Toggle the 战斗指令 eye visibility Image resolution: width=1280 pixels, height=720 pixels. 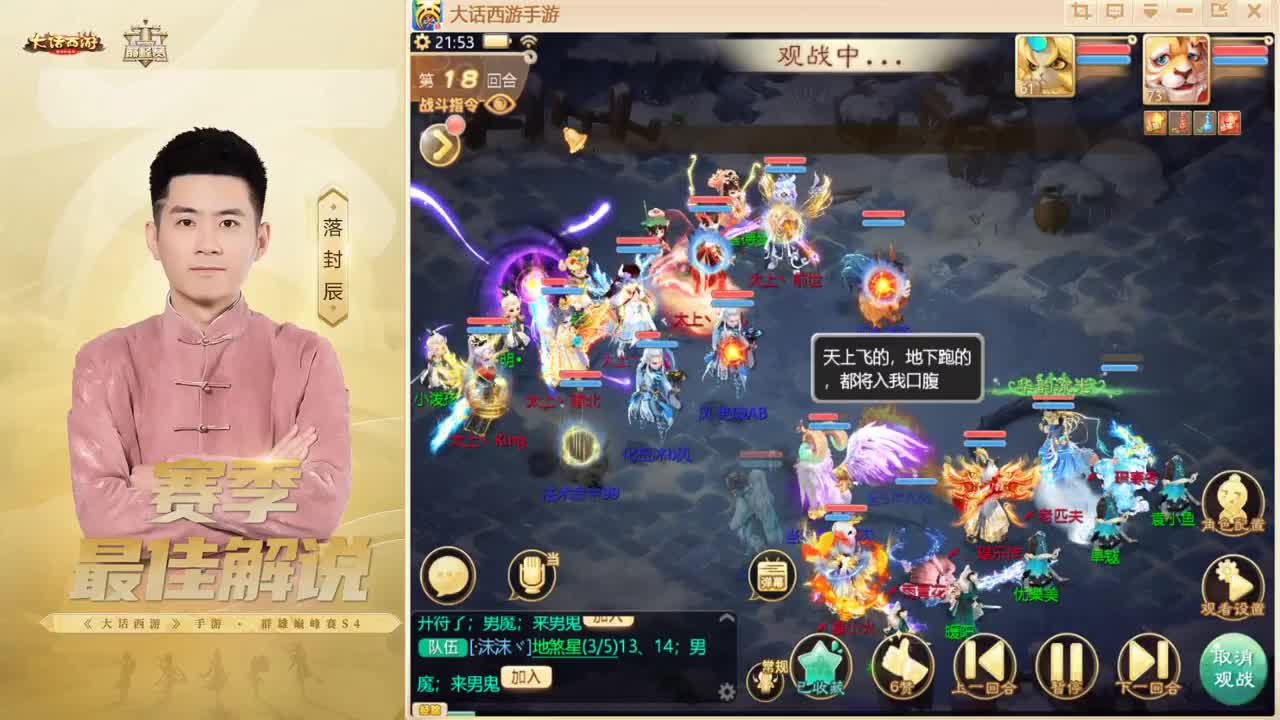point(500,105)
